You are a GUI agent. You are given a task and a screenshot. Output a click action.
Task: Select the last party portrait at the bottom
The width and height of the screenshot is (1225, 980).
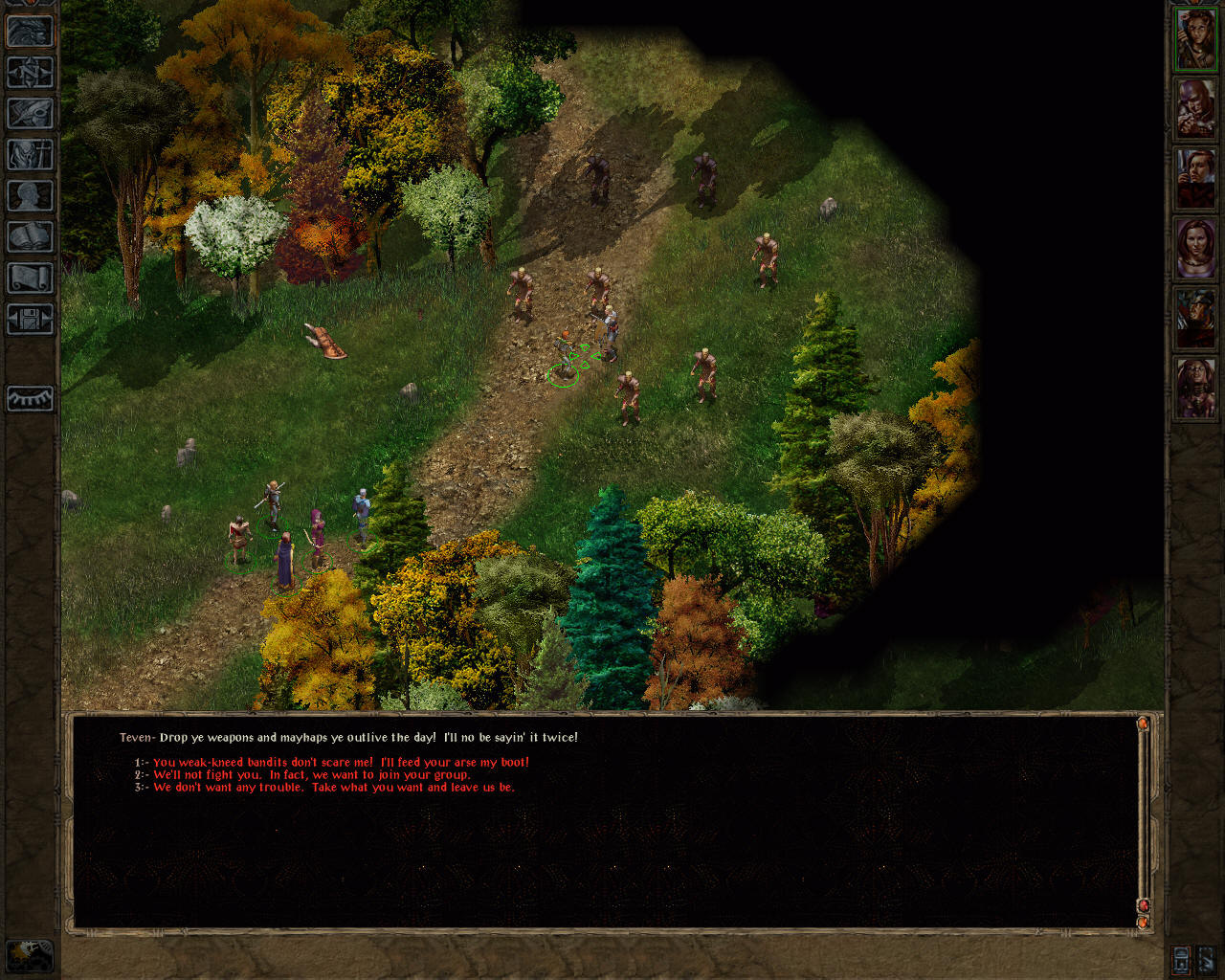(x=1195, y=389)
